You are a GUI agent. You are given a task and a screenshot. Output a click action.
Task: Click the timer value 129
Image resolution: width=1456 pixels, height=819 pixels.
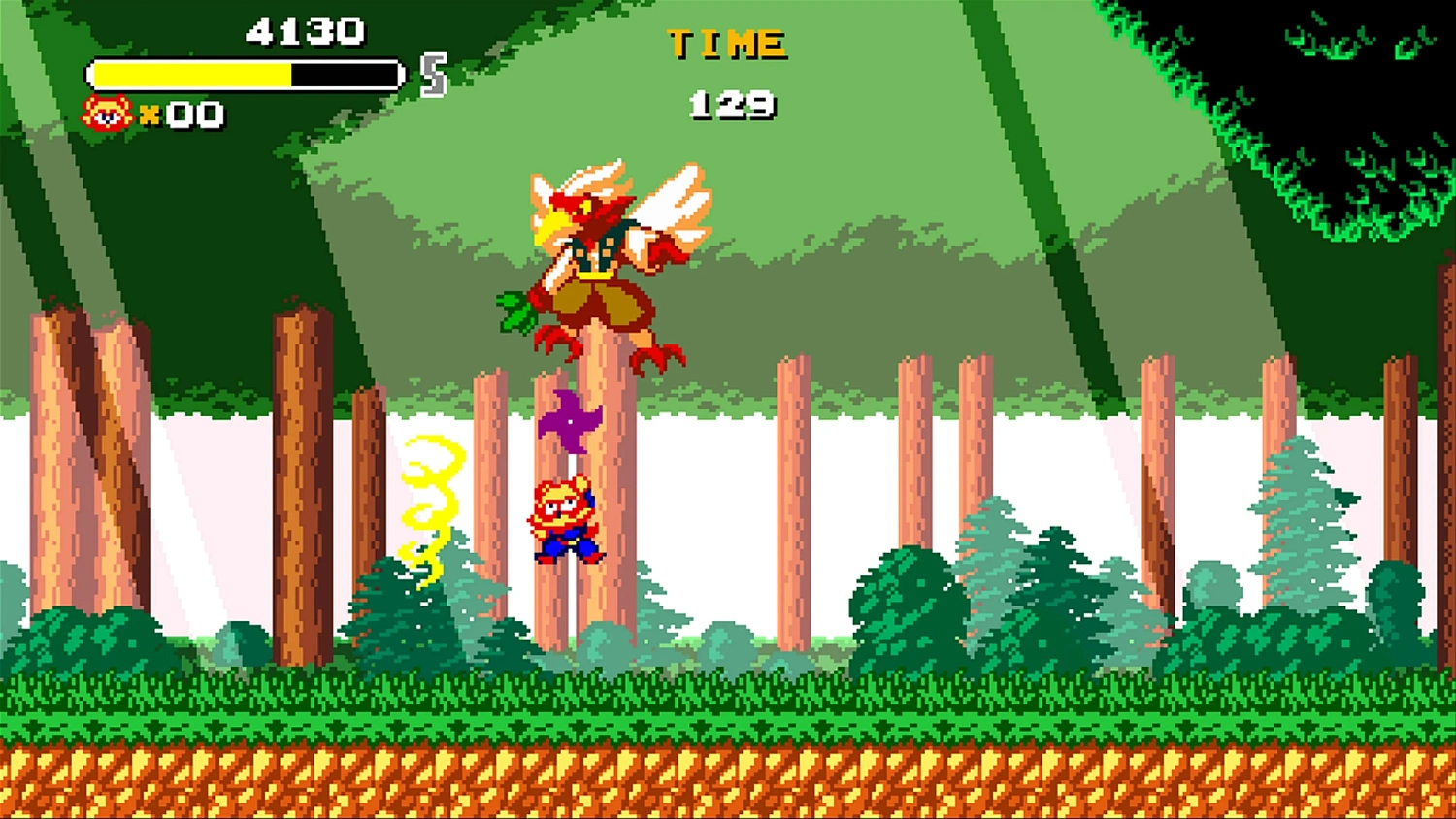(x=733, y=104)
